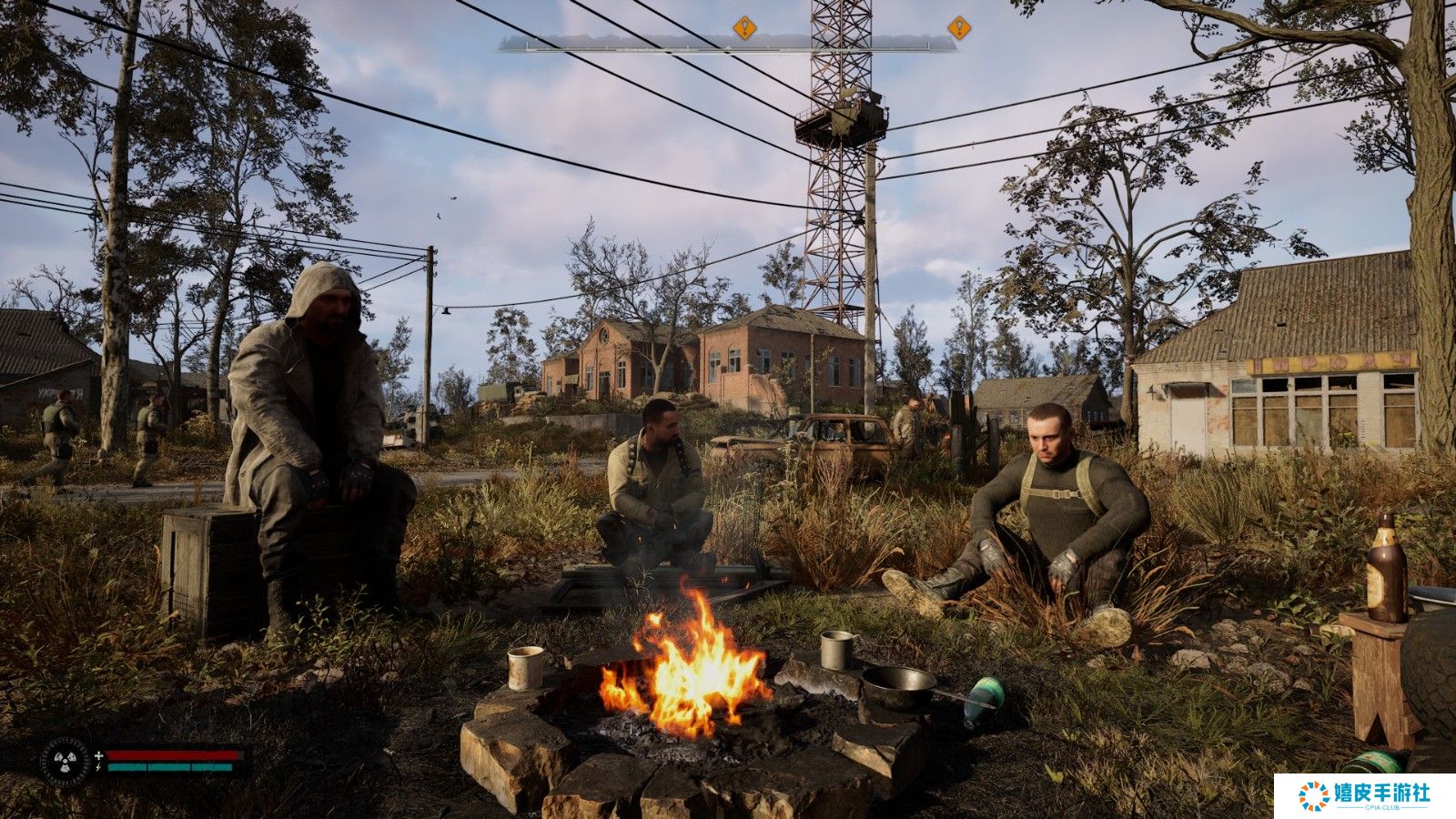1456x819 pixels.
Task: Select the radiation trefoil indicator icon
Action: tap(66, 761)
